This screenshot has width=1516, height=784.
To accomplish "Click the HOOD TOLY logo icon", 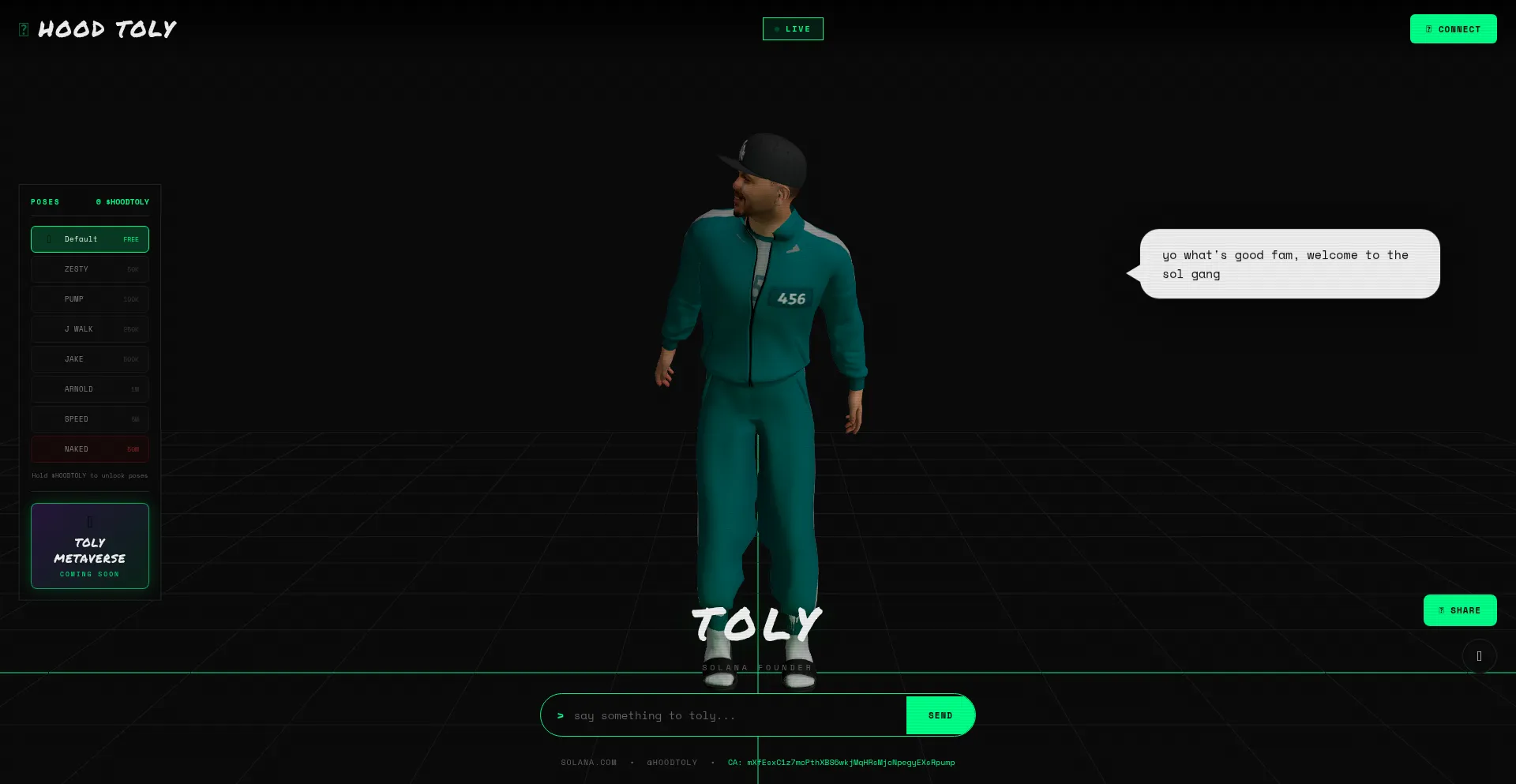I will [x=24, y=28].
